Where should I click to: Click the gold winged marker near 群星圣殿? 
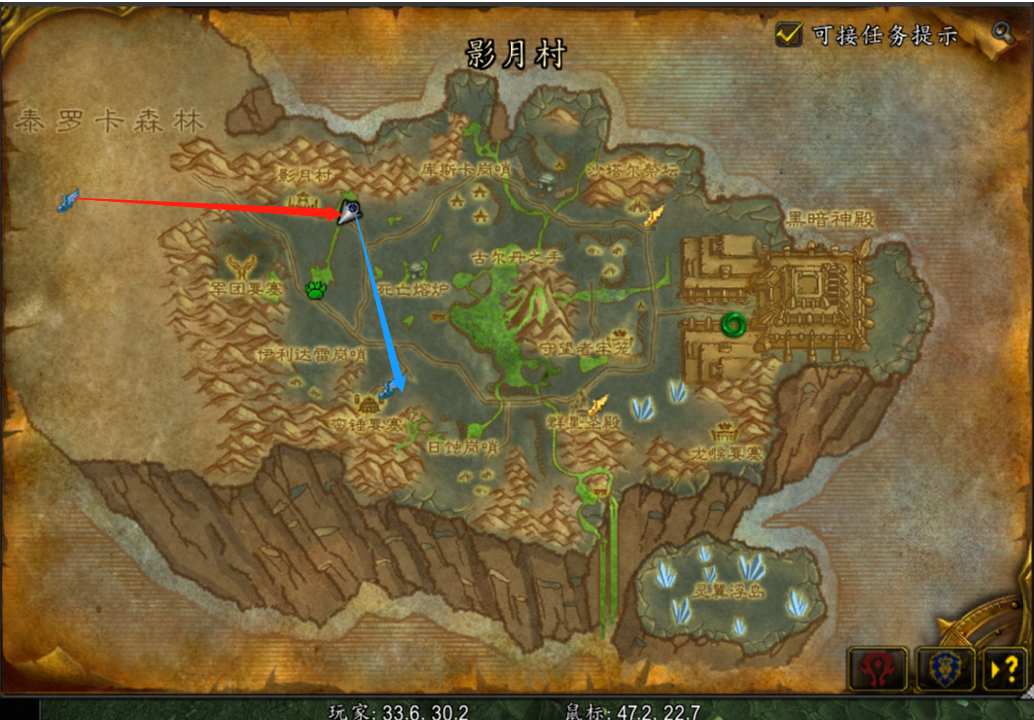[598, 405]
